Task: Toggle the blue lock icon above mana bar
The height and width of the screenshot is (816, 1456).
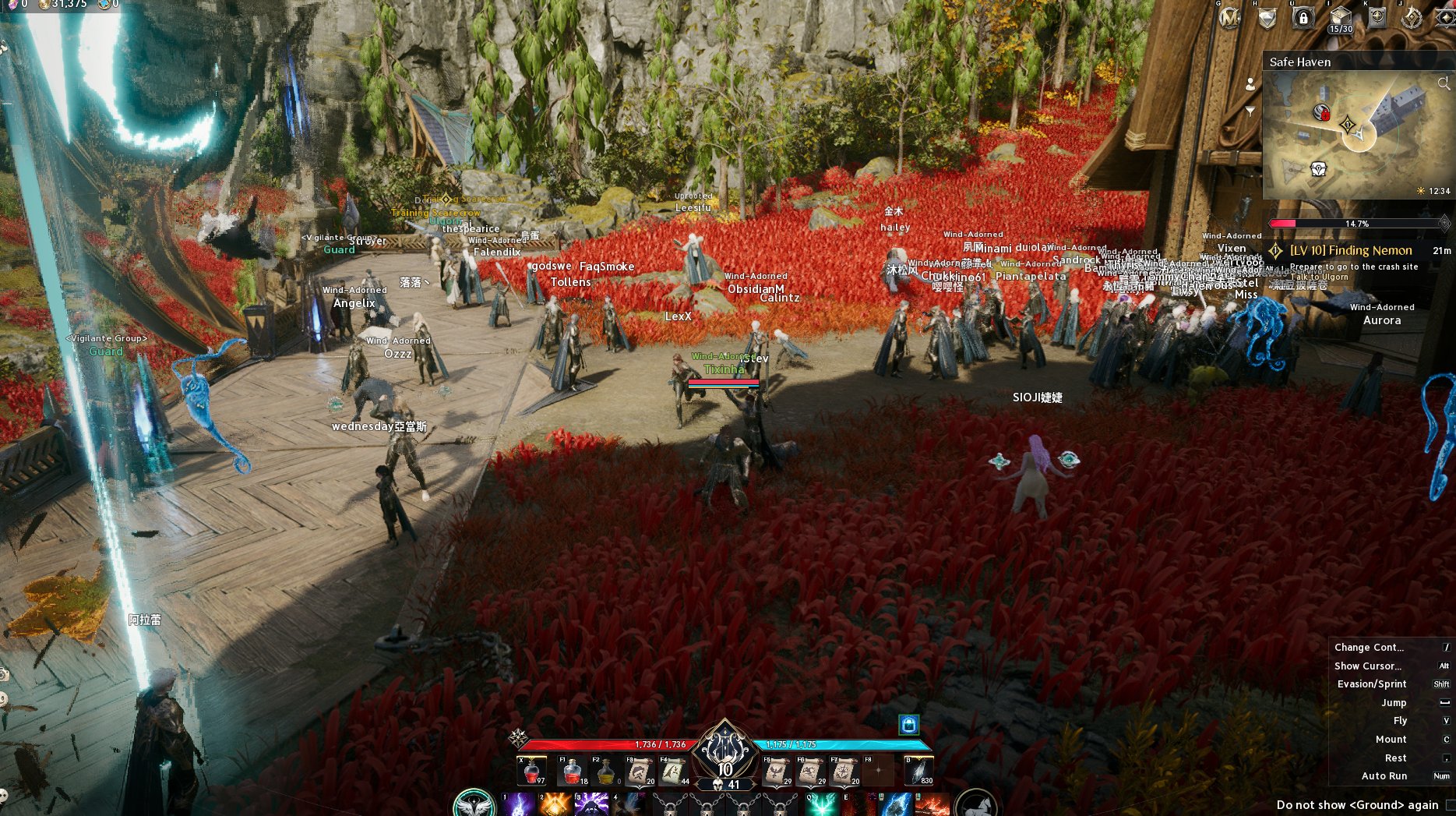Action: click(x=908, y=725)
